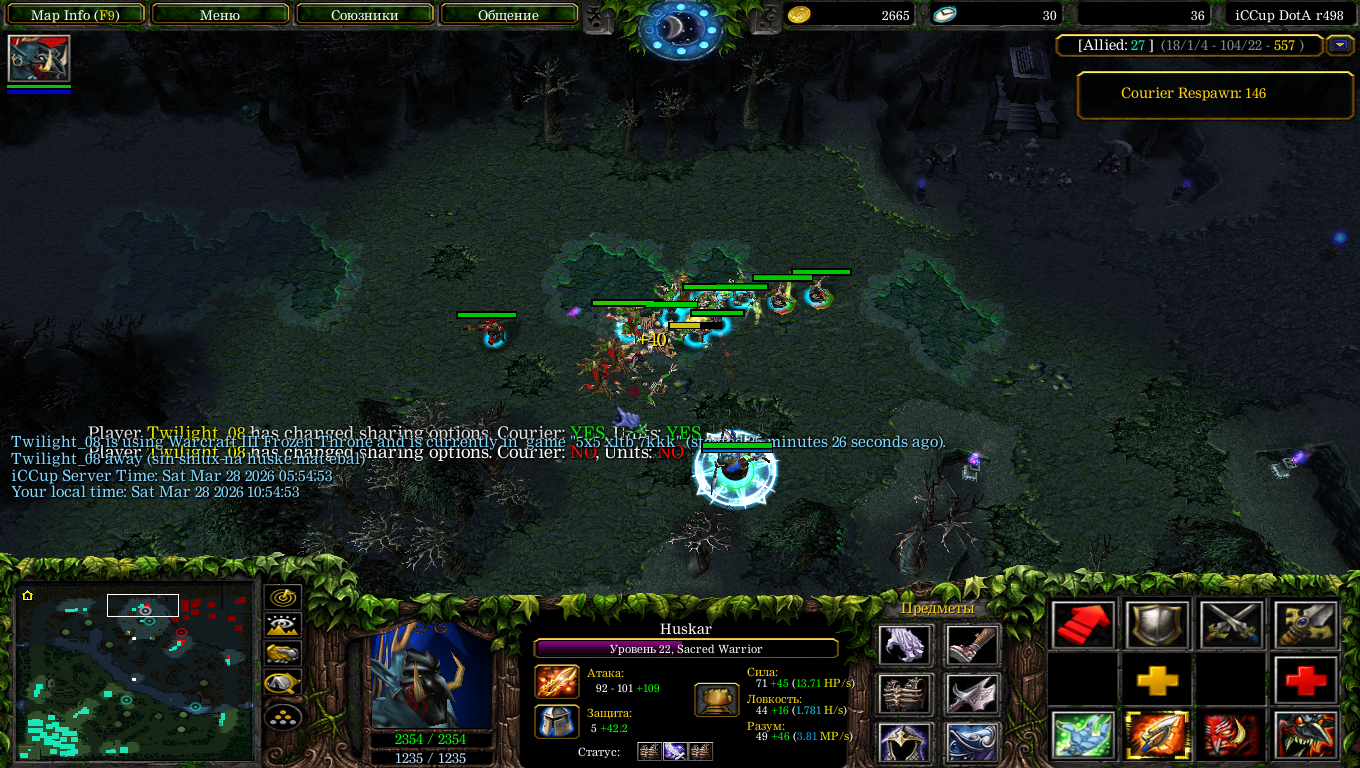This screenshot has height=768, width=1360.
Task: Click the red cross skills button
Action: (1306, 681)
